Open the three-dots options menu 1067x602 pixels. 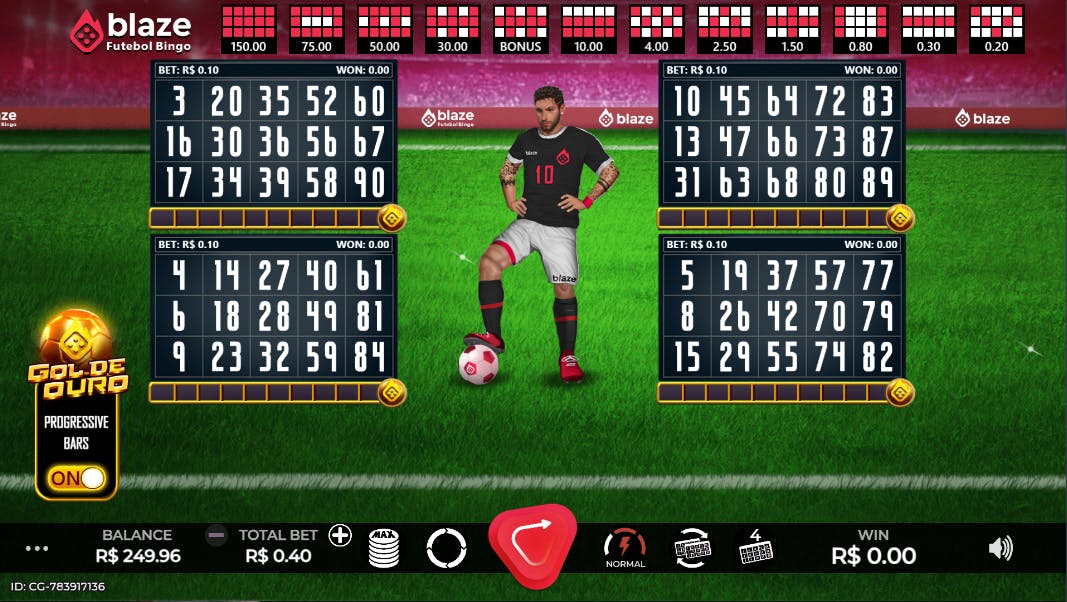[x=37, y=548]
